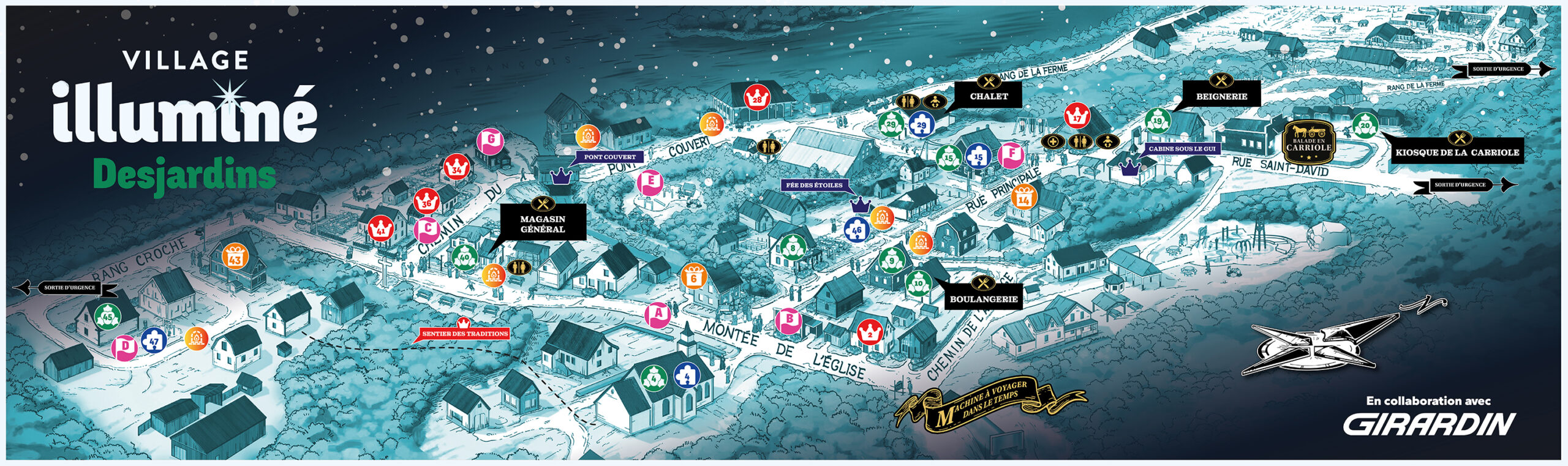Choose the blue marker 47
The height and width of the screenshot is (466, 1568).
pyautogui.click(x=153, y=340)
